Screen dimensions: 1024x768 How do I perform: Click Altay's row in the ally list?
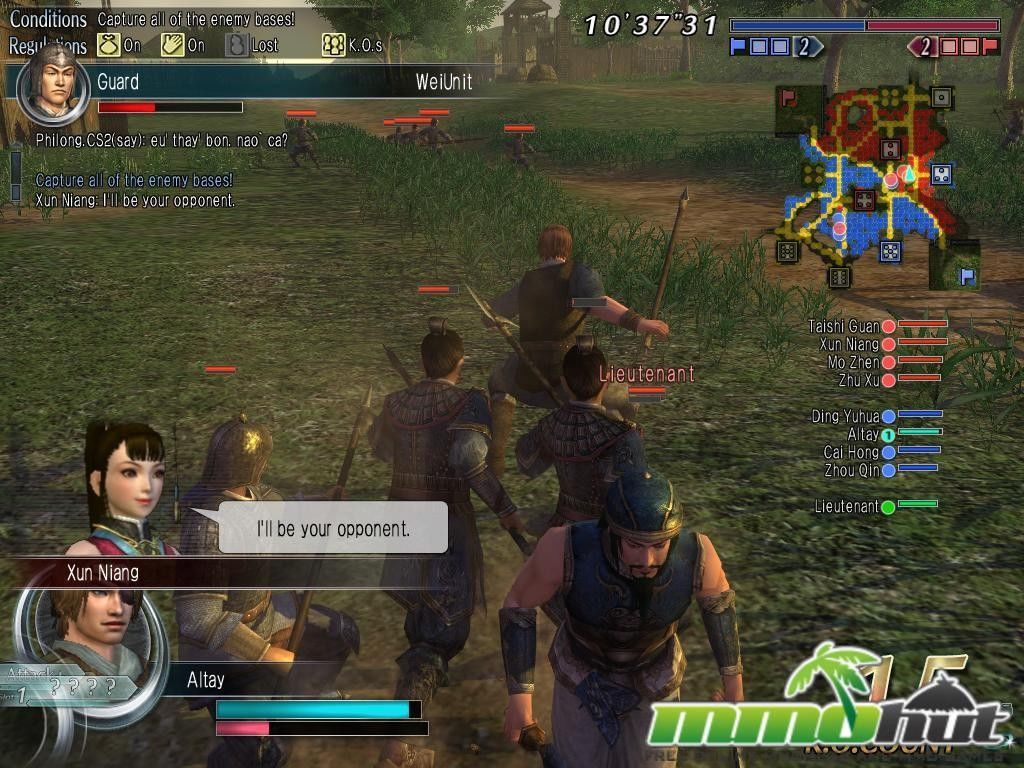tap(863, 434)
